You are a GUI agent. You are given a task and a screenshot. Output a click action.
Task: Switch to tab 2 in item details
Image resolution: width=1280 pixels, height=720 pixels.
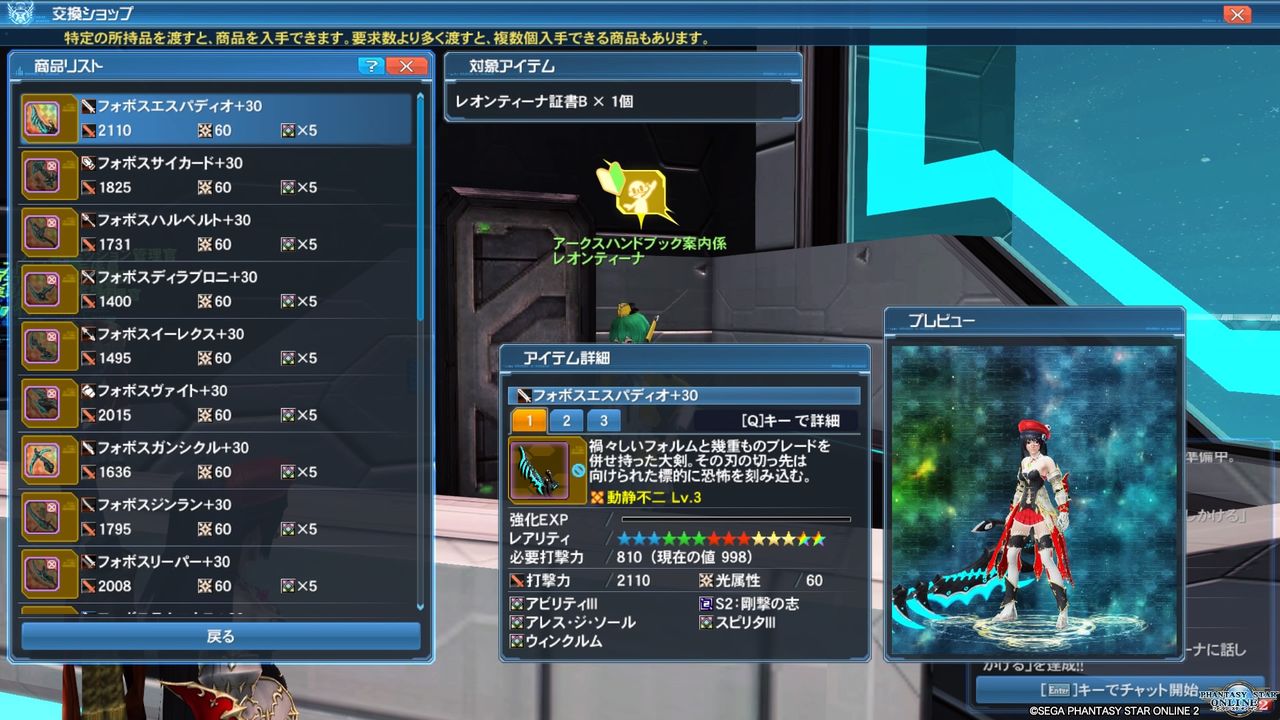(x=567, y=421)
